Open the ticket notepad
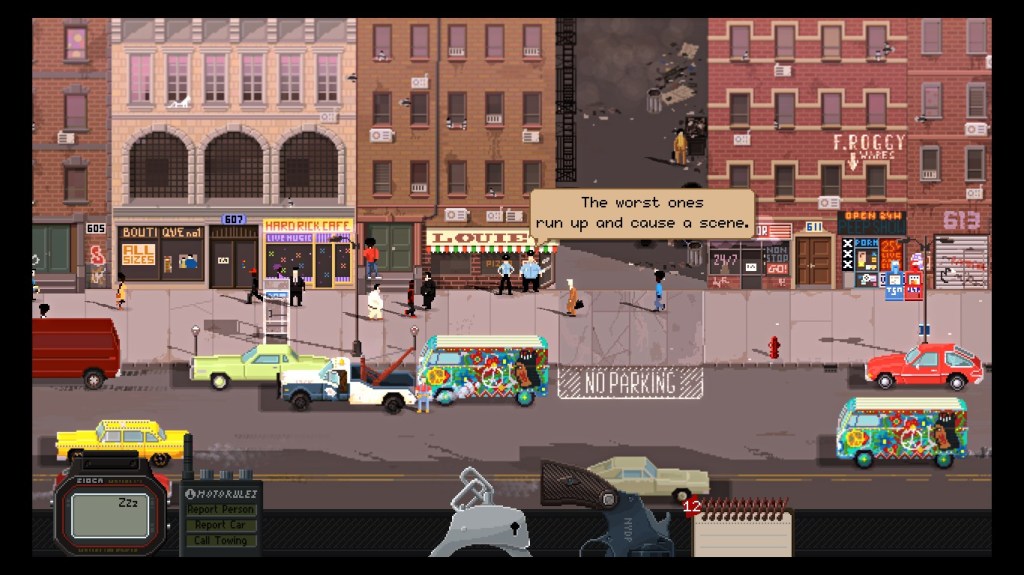This screenshot has height=575, width=1024. tap(741, 528)
